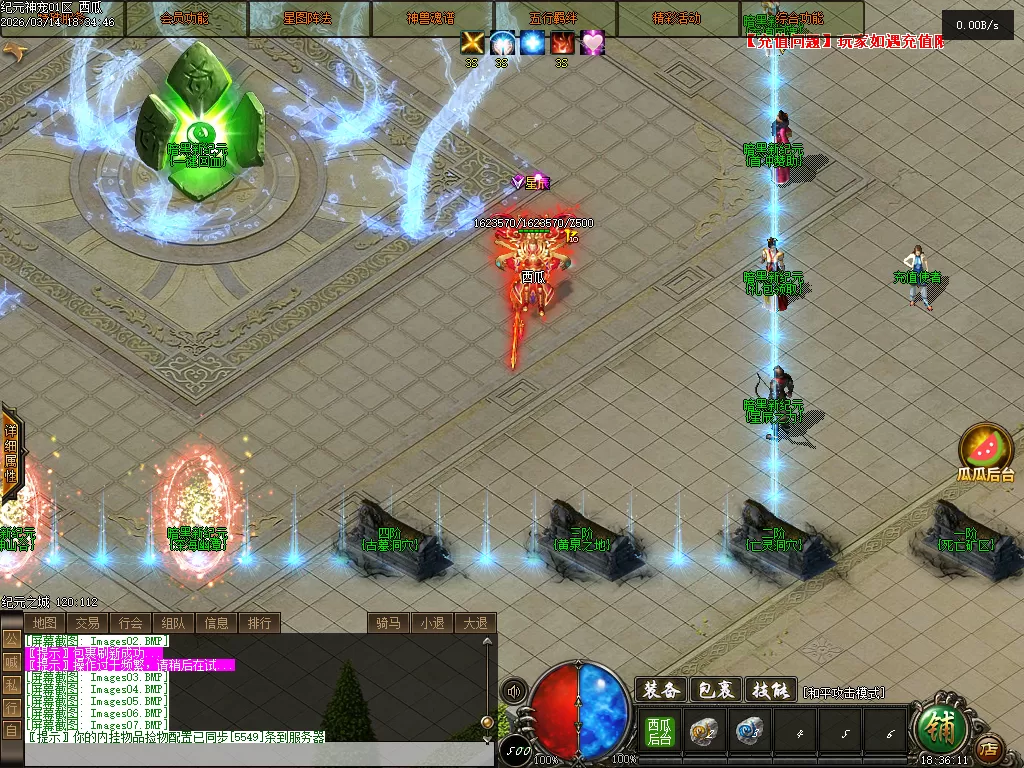Toggle the sound speaker icon
Image resolution: width=1024 pixels, height=768 pixels.
pos(514,691)
